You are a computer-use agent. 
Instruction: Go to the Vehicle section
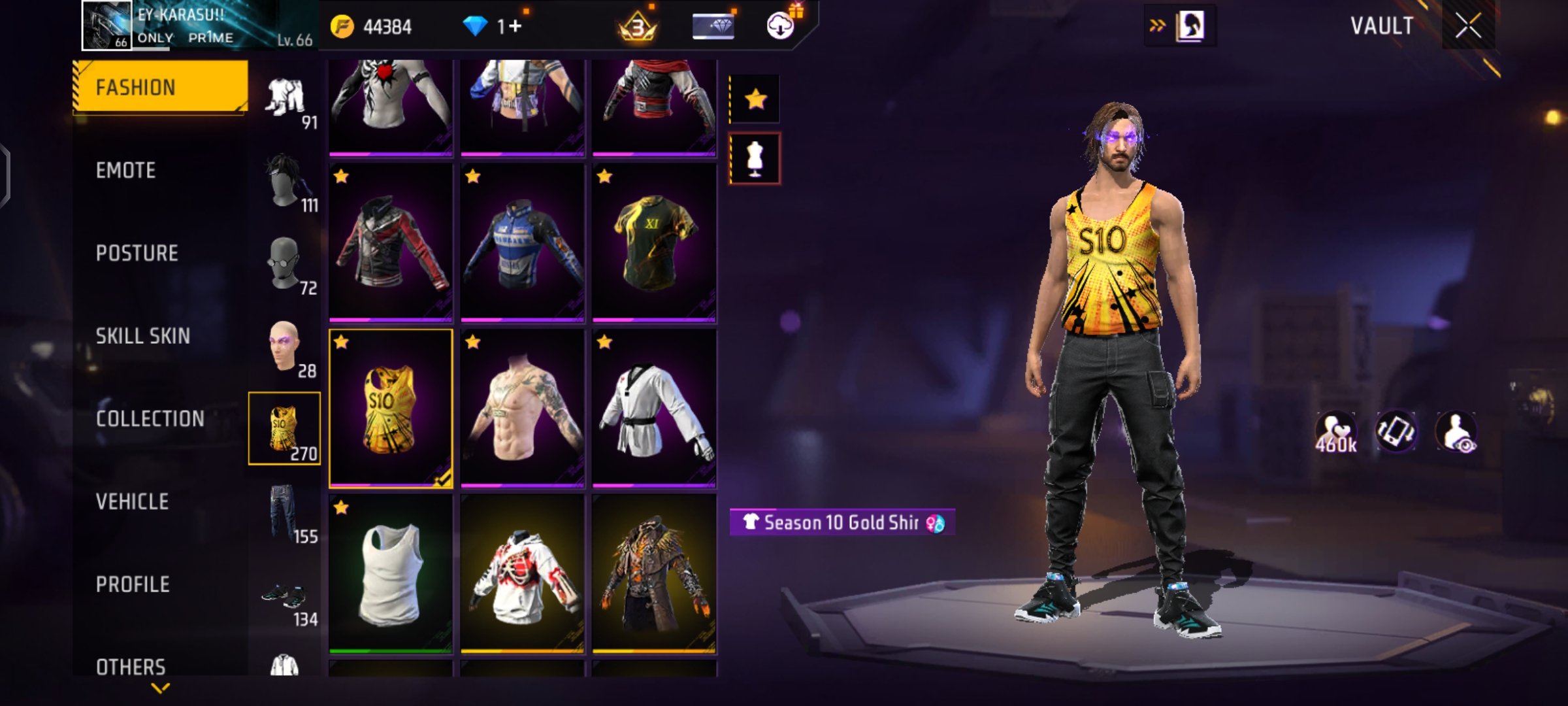pos(132,502)
